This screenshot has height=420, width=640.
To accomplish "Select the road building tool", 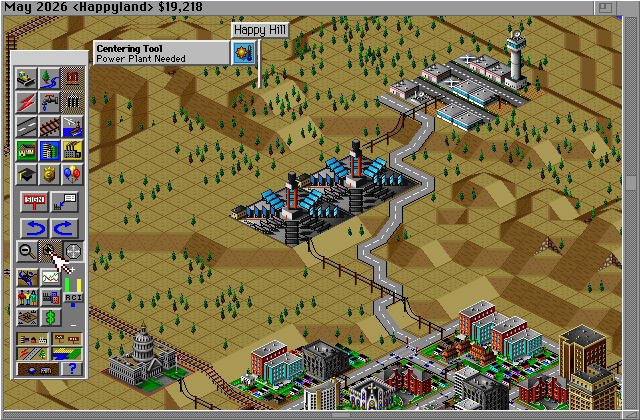I will 27,127.
